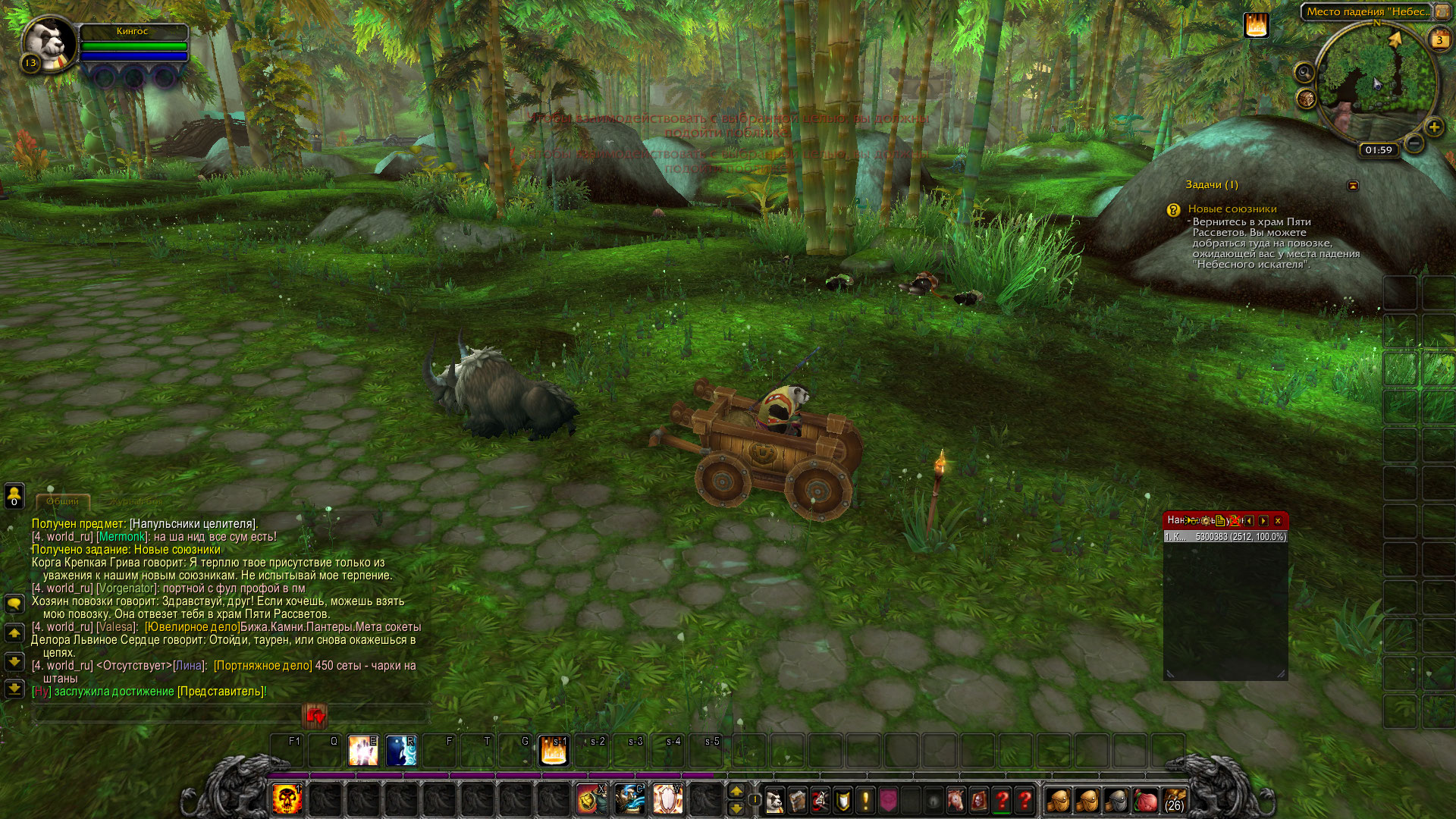Activate the glowing hand spell
Screen dimensions: 1456x819
[x=363, y=750]
